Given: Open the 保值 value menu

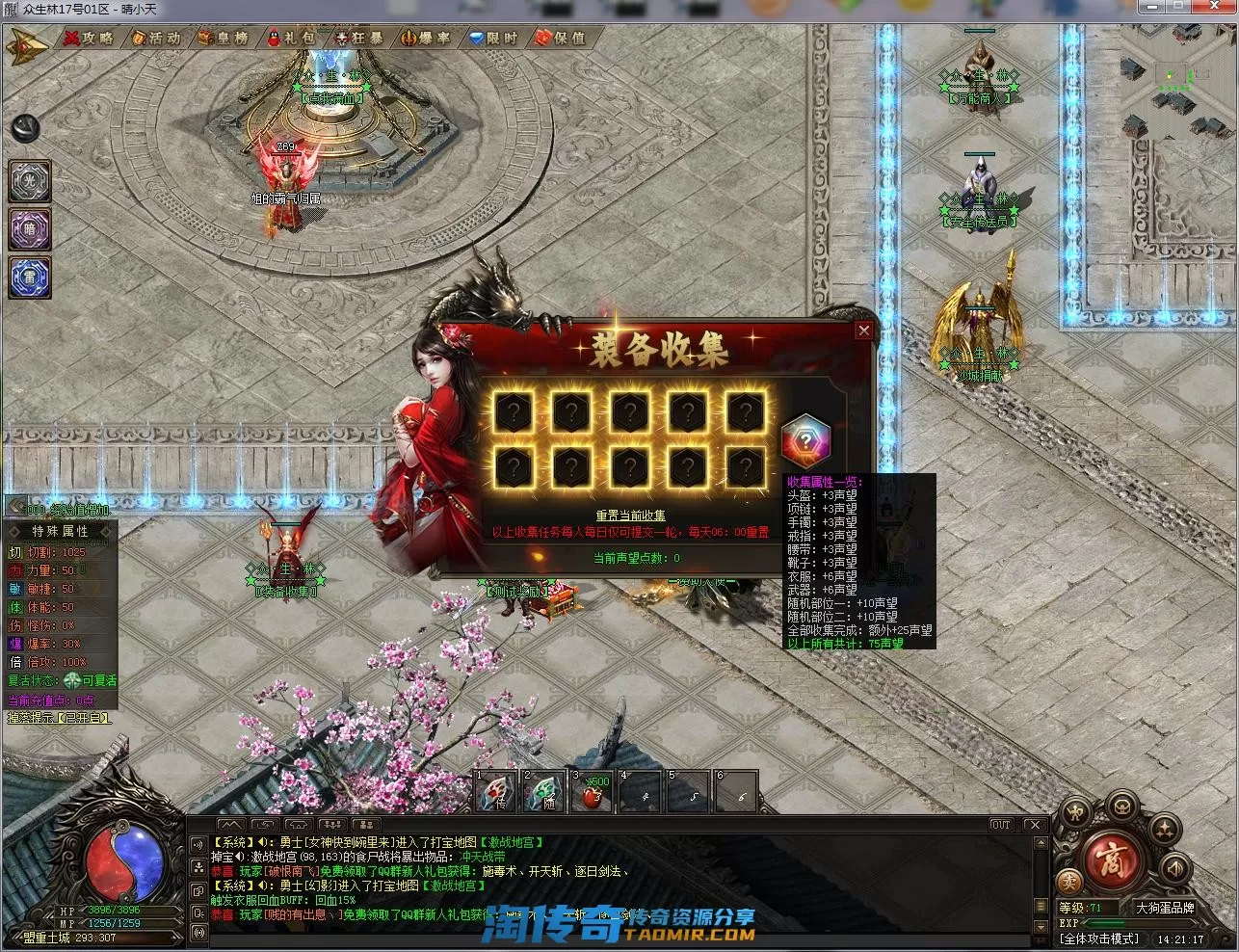Looking at the screenshot, I should [560, 38].
